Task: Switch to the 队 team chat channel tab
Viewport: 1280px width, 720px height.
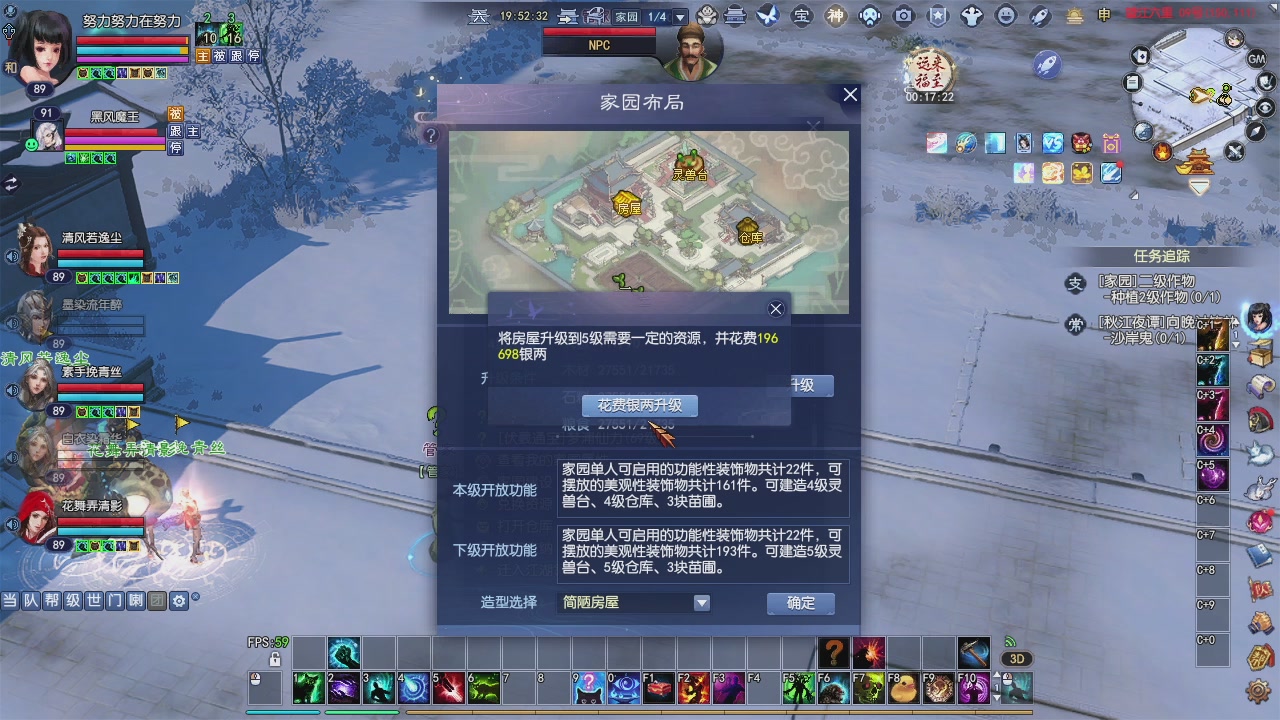Action: pos(32,601)
